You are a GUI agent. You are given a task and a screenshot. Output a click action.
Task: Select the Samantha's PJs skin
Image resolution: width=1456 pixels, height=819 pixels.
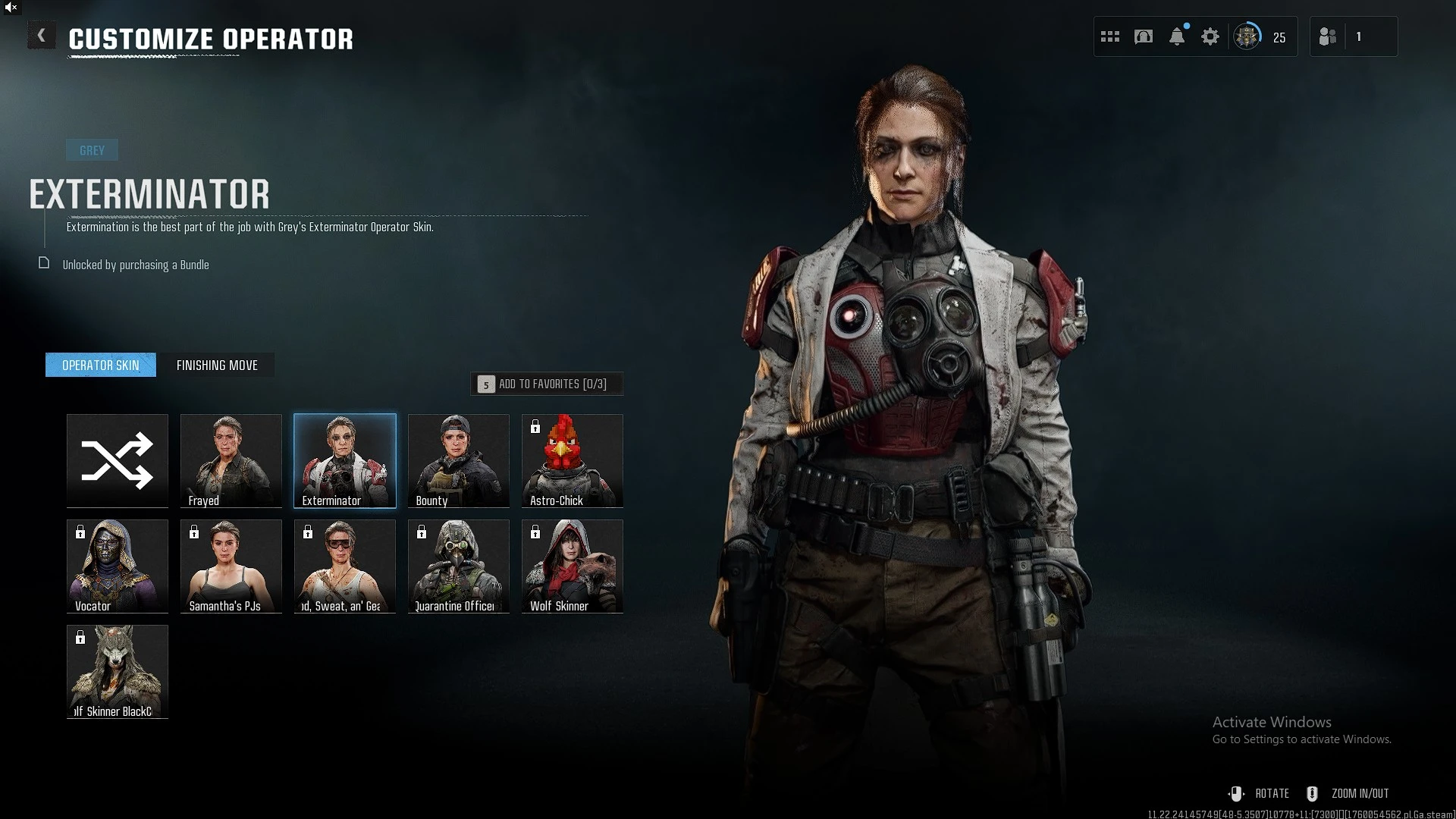(231, 566)
